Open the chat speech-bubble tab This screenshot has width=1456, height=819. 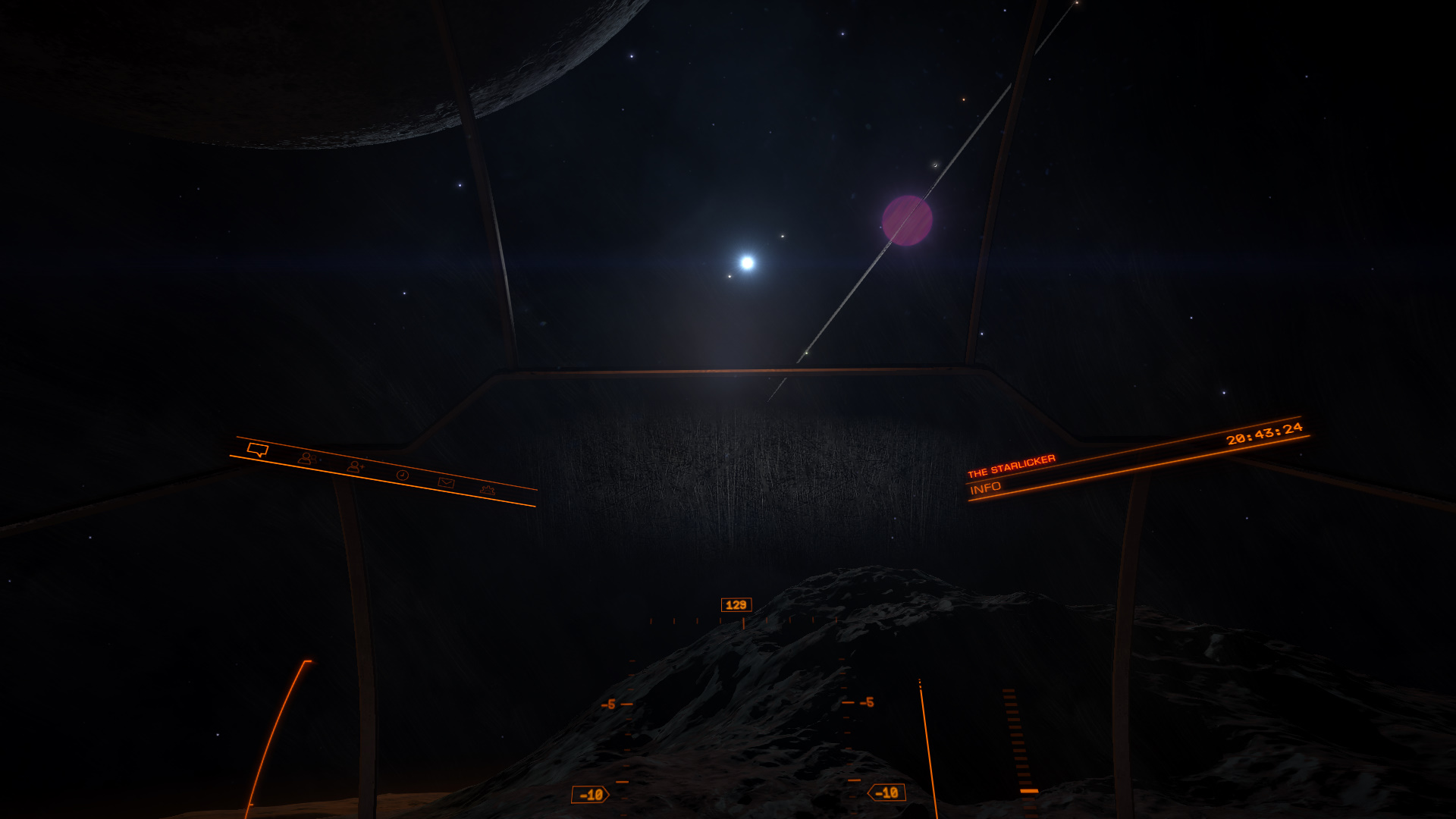click(x=258, y=450)
